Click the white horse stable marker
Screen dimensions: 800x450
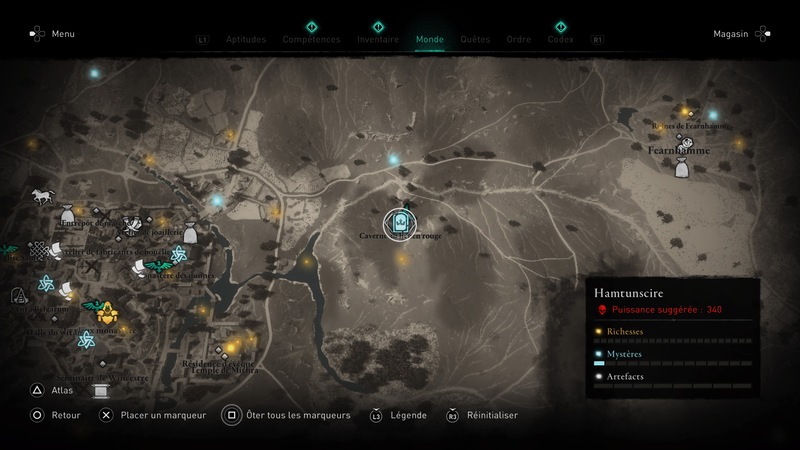point(41,196)
